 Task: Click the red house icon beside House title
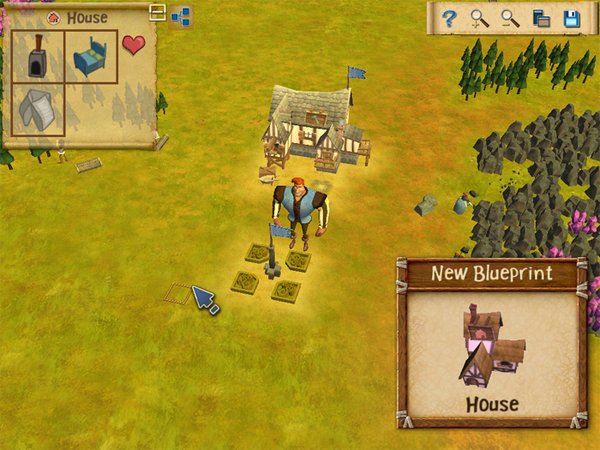tap(53, 18)
